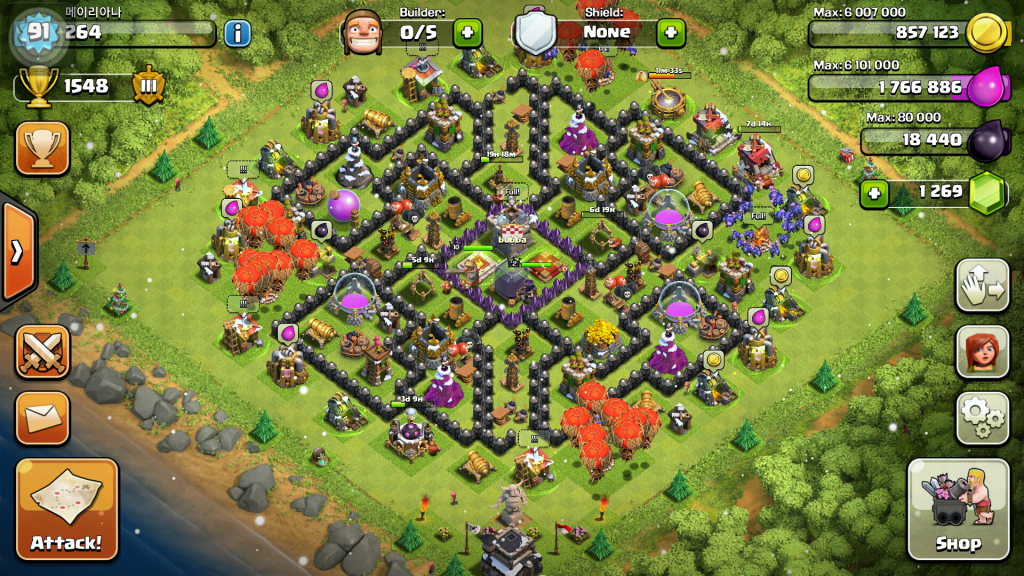
Task: Tap the shield status icon
Action: pyautogui.click(x=535, y=32)
